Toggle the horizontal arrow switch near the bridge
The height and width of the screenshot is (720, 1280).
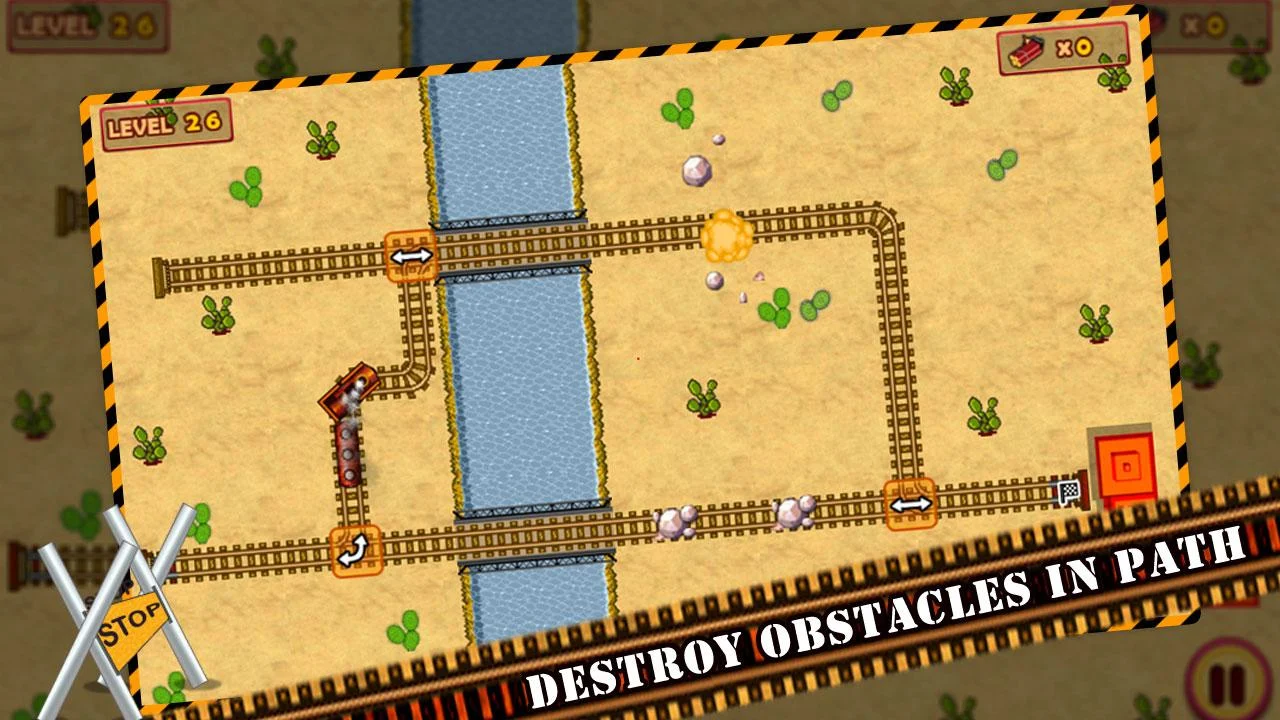coord(409,255)
